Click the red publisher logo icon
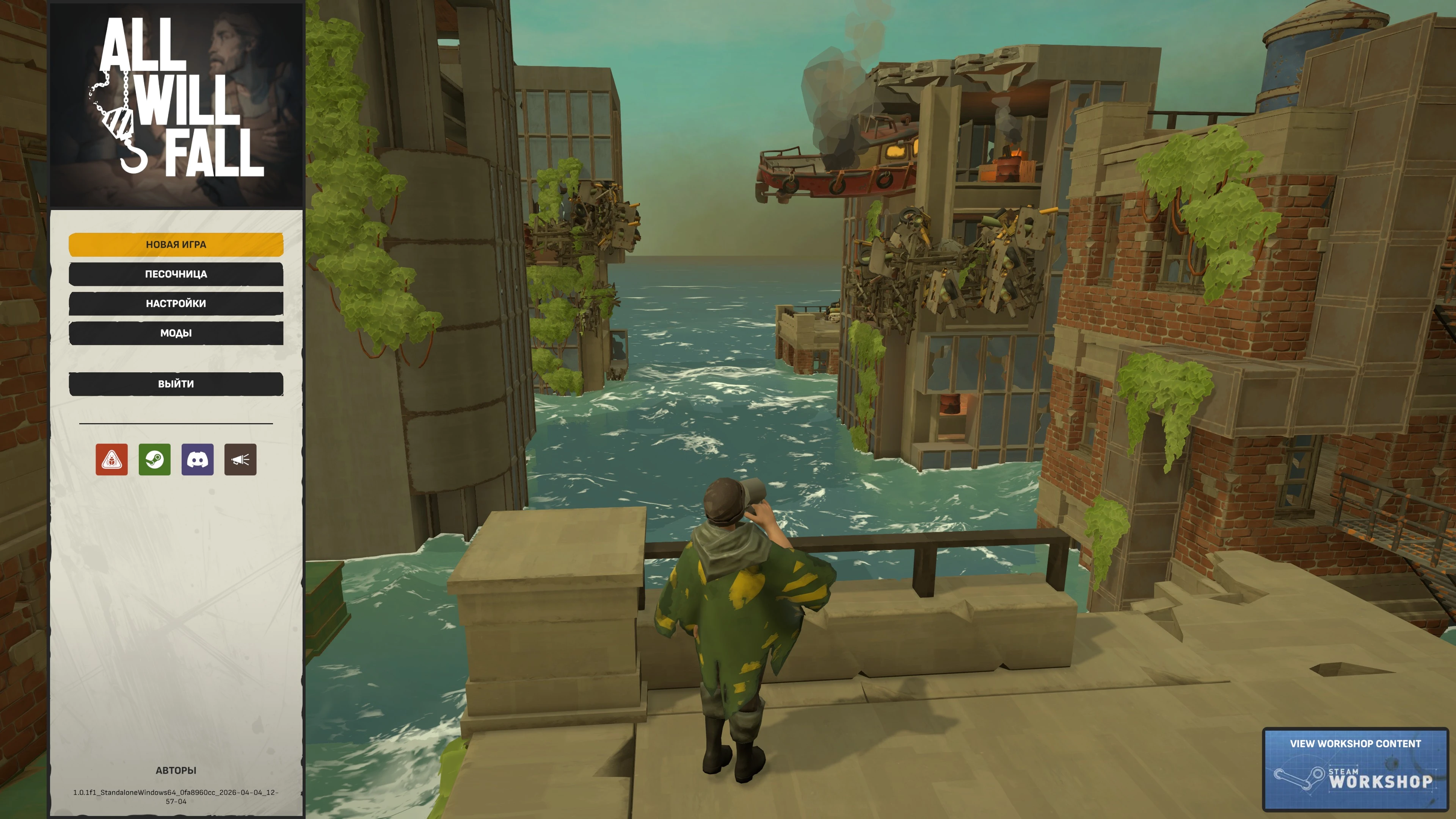The width and height of the screenshot is (1456, 819). (x=111, y=460)
